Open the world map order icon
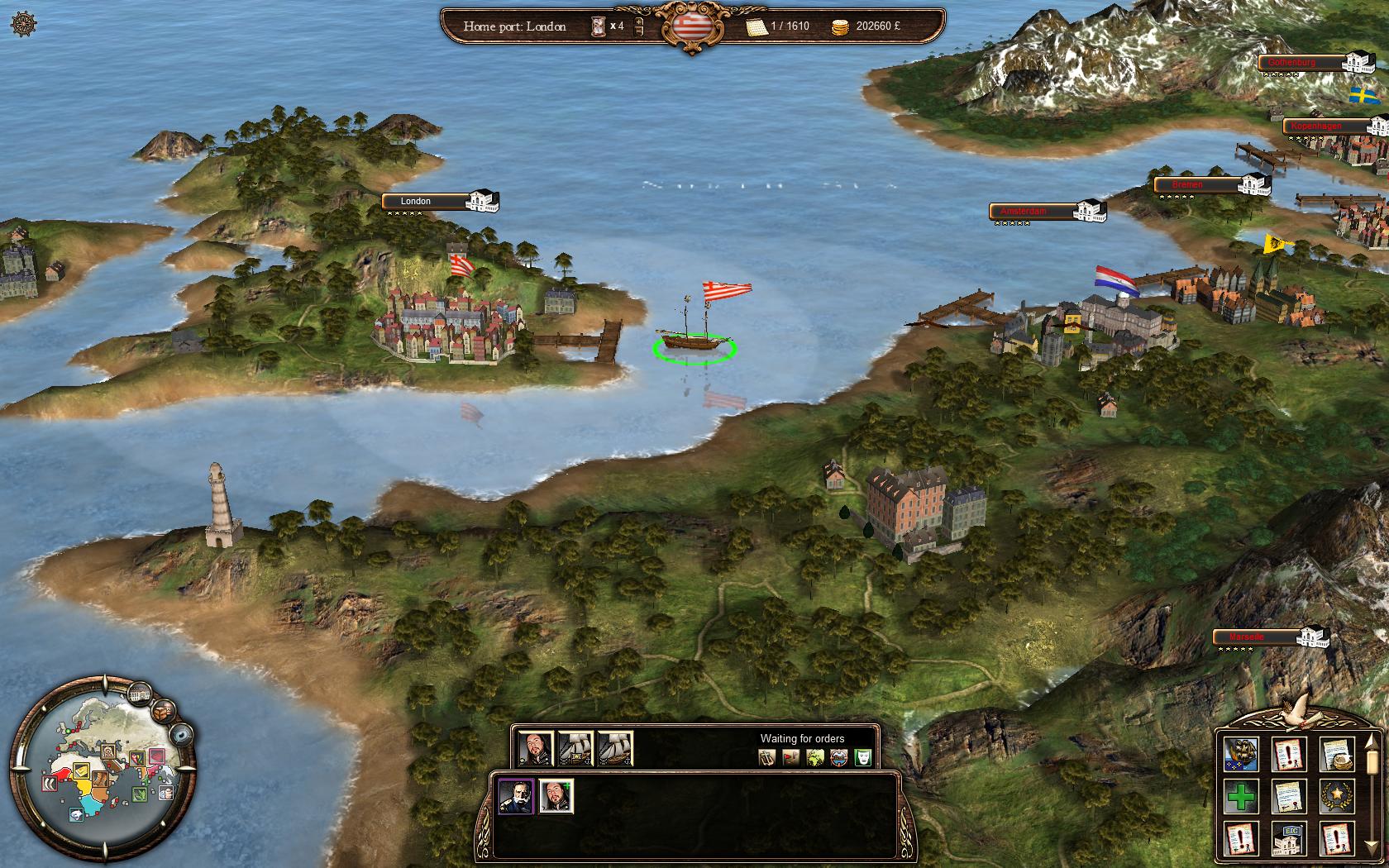 pyautogui.click(x=814, y=756)
